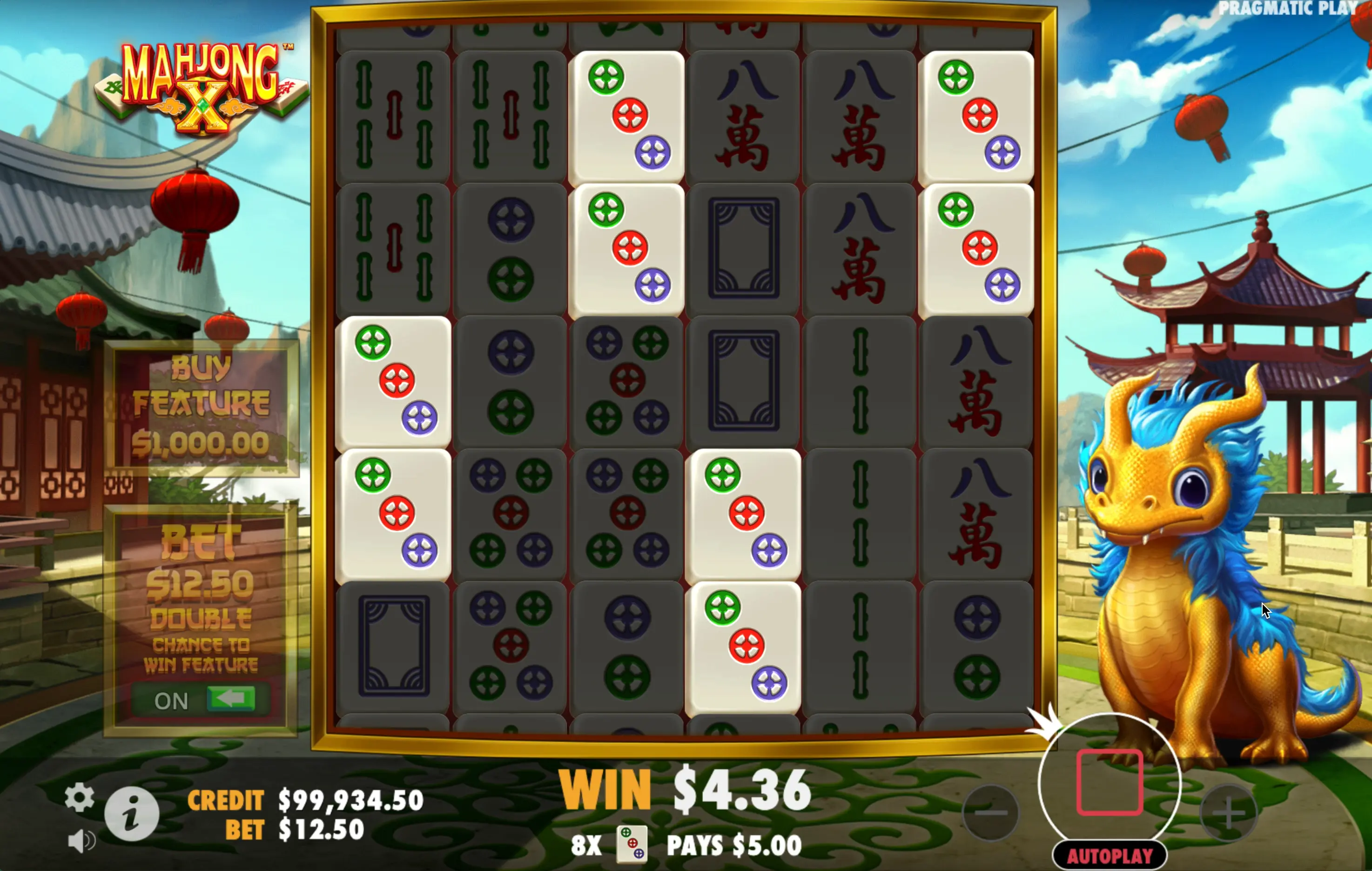Decrease the bet with the minus button
The width and height of the screenshot is (1372, 871).
pos(990,813)
